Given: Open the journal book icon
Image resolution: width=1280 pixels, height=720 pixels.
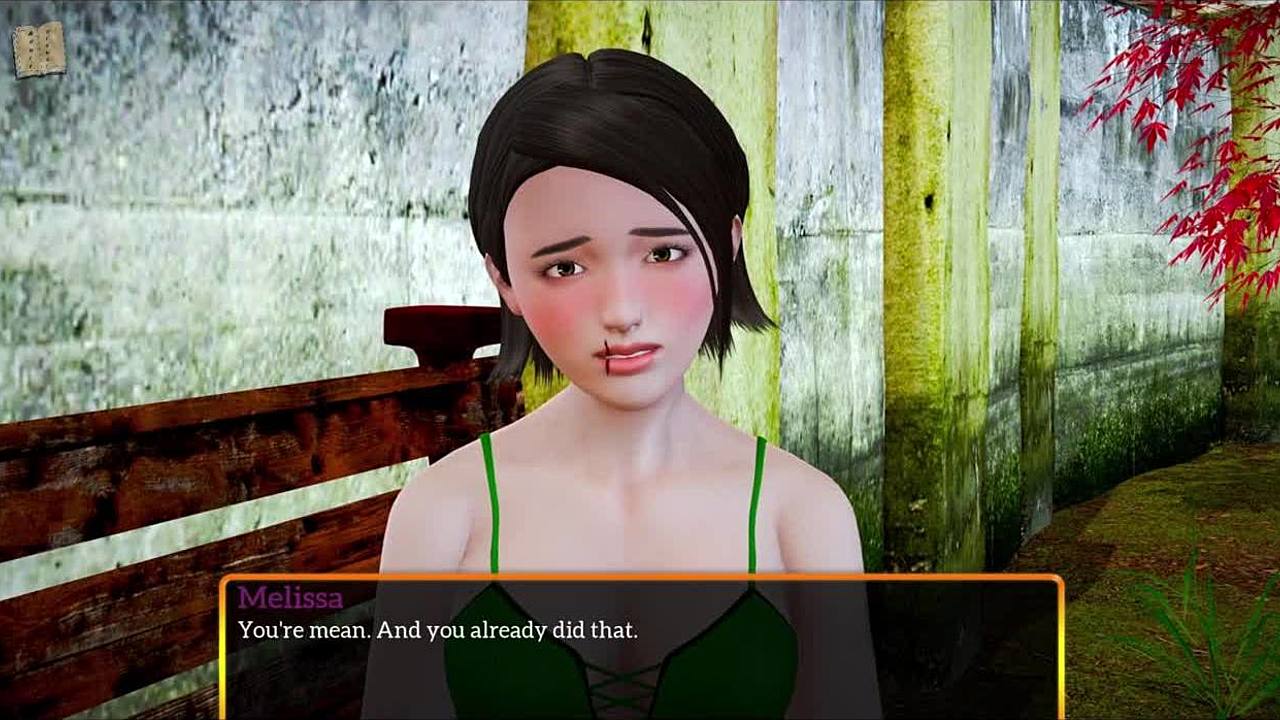Looking at the screenshot, I should [39, 49].
